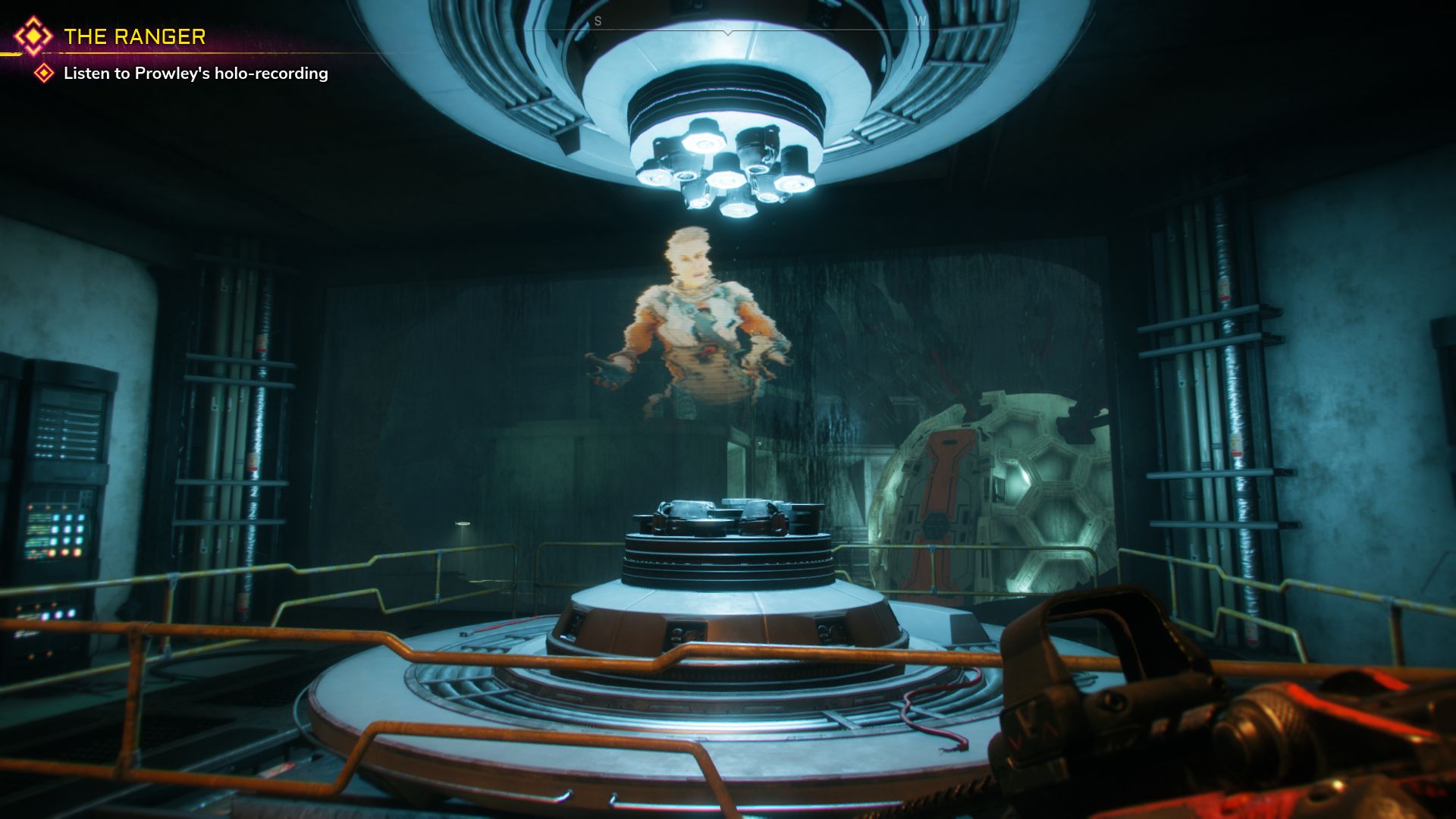1456x819 pixels.
Task: Select The Ranger mission title
Action: click(134, 36)
